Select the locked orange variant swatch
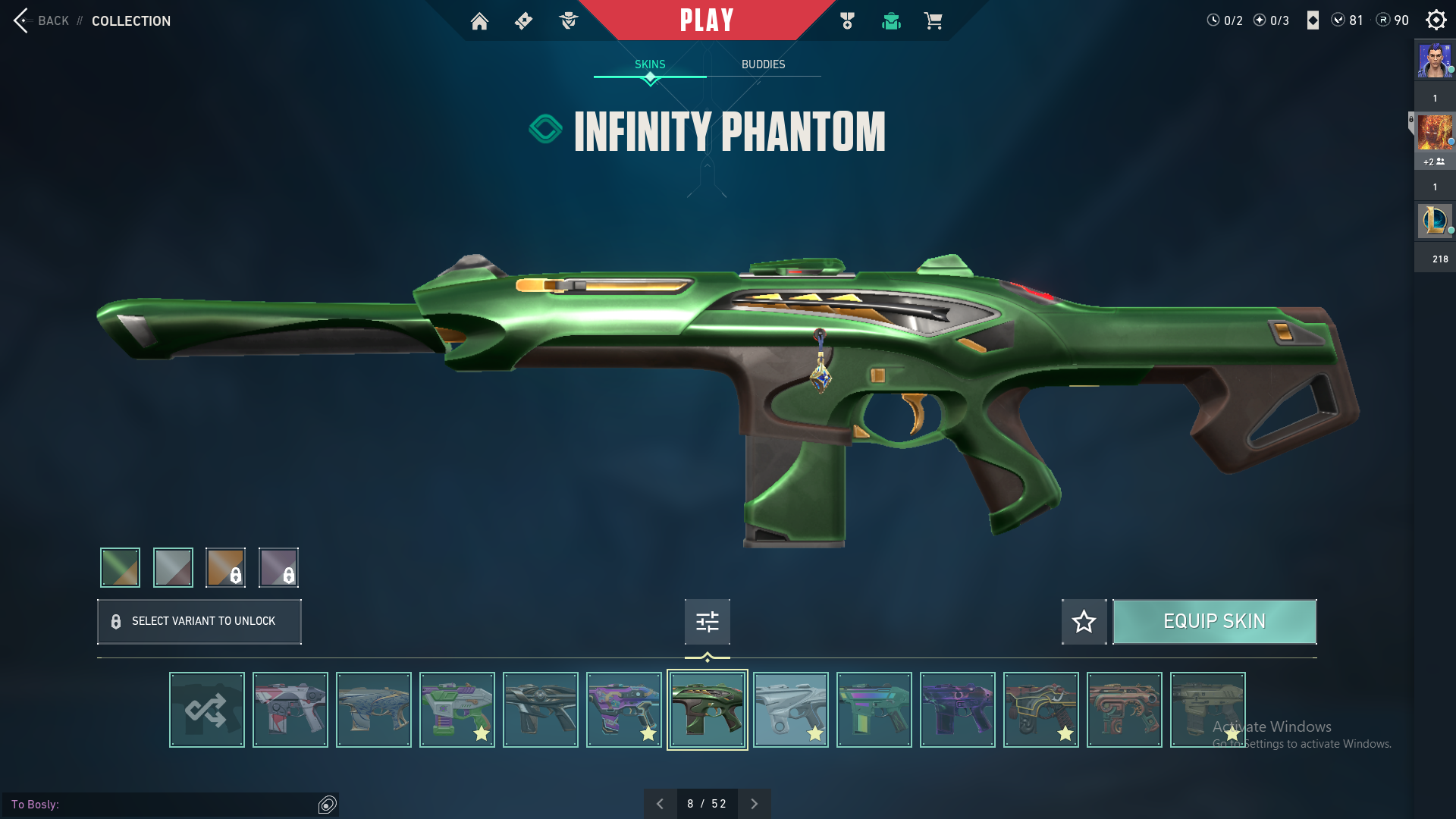 tap(225, 567)
